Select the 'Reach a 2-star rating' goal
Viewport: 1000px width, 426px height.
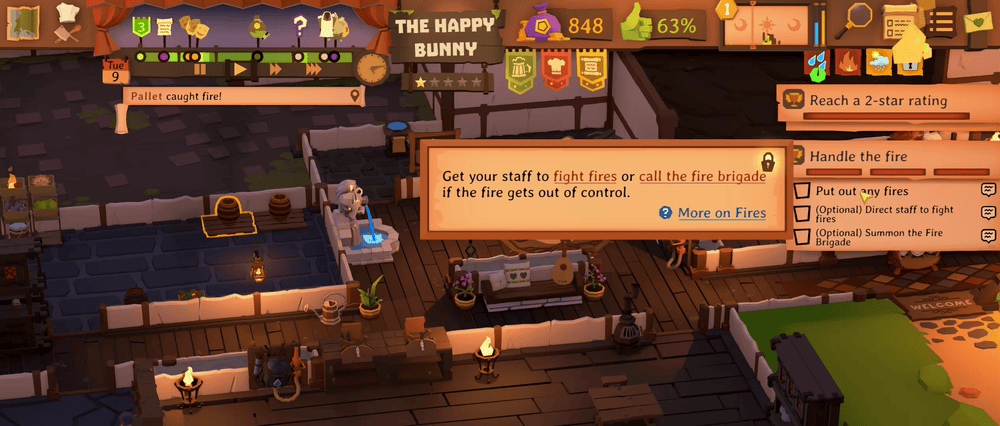click(878, 101)
